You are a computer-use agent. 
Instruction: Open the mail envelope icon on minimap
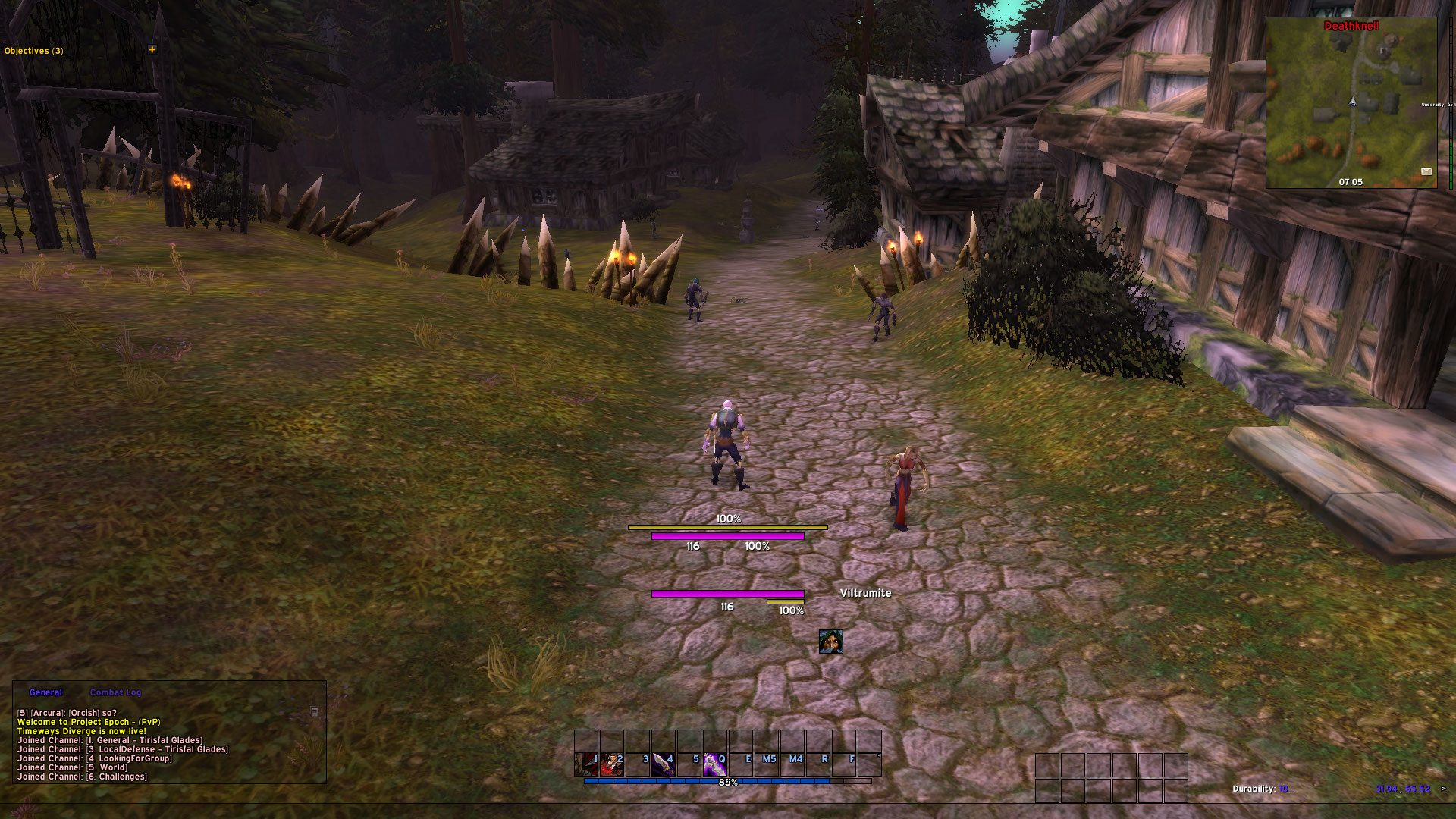tap(1426, 171)
